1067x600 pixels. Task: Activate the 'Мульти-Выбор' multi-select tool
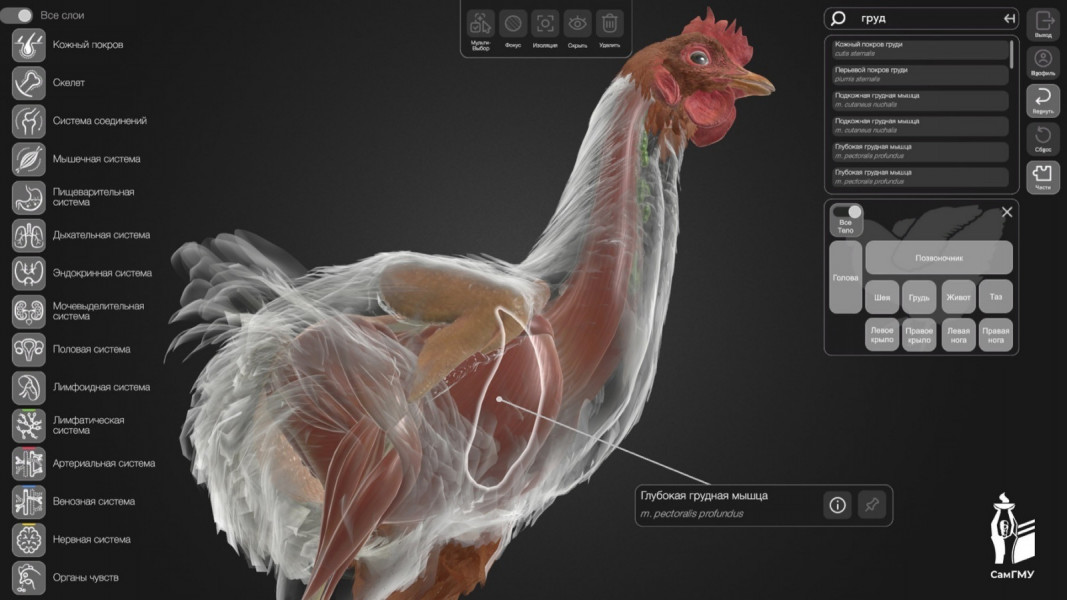point(481,24)
